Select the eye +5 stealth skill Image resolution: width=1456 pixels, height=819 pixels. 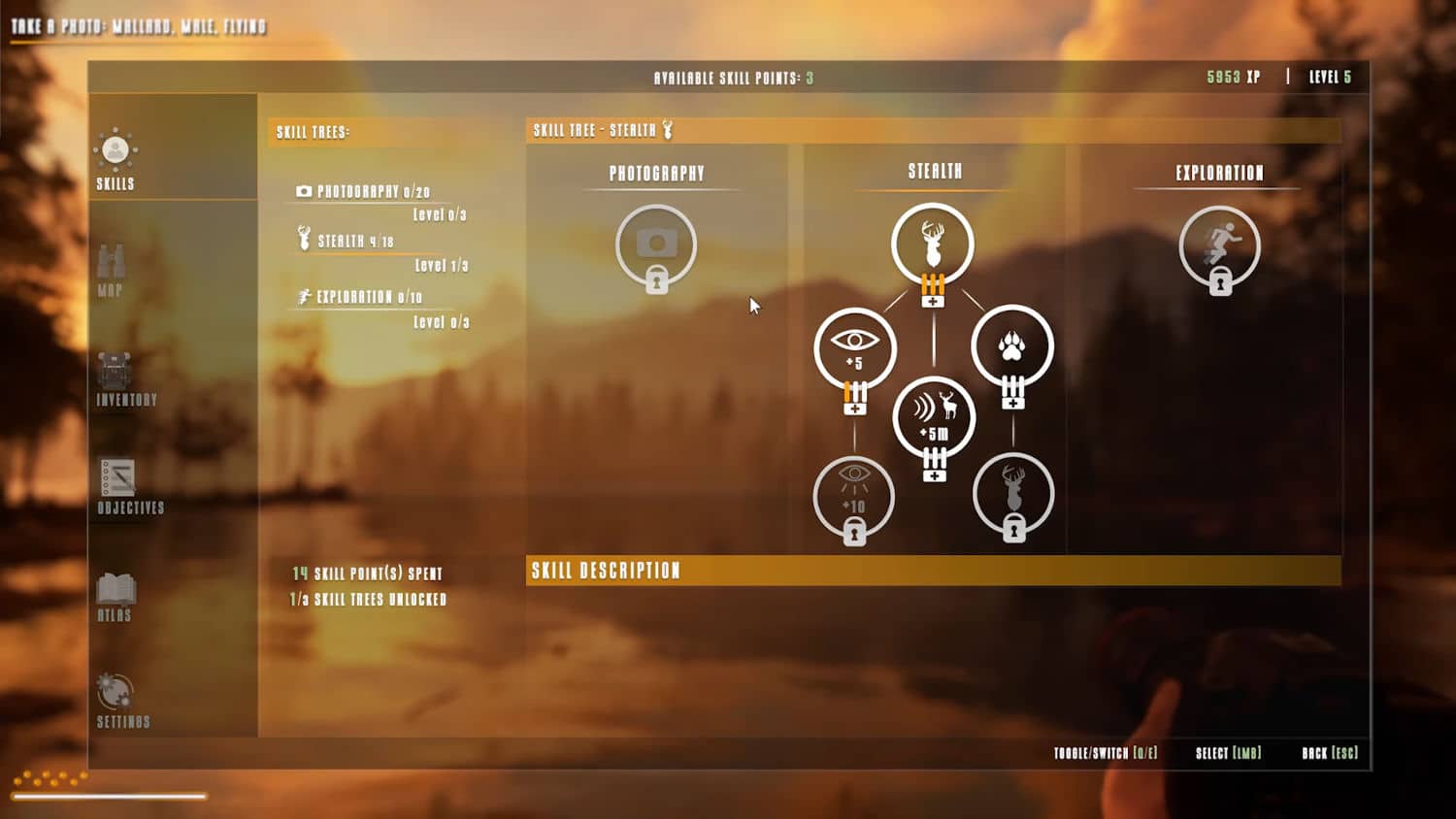coord(854,347)
